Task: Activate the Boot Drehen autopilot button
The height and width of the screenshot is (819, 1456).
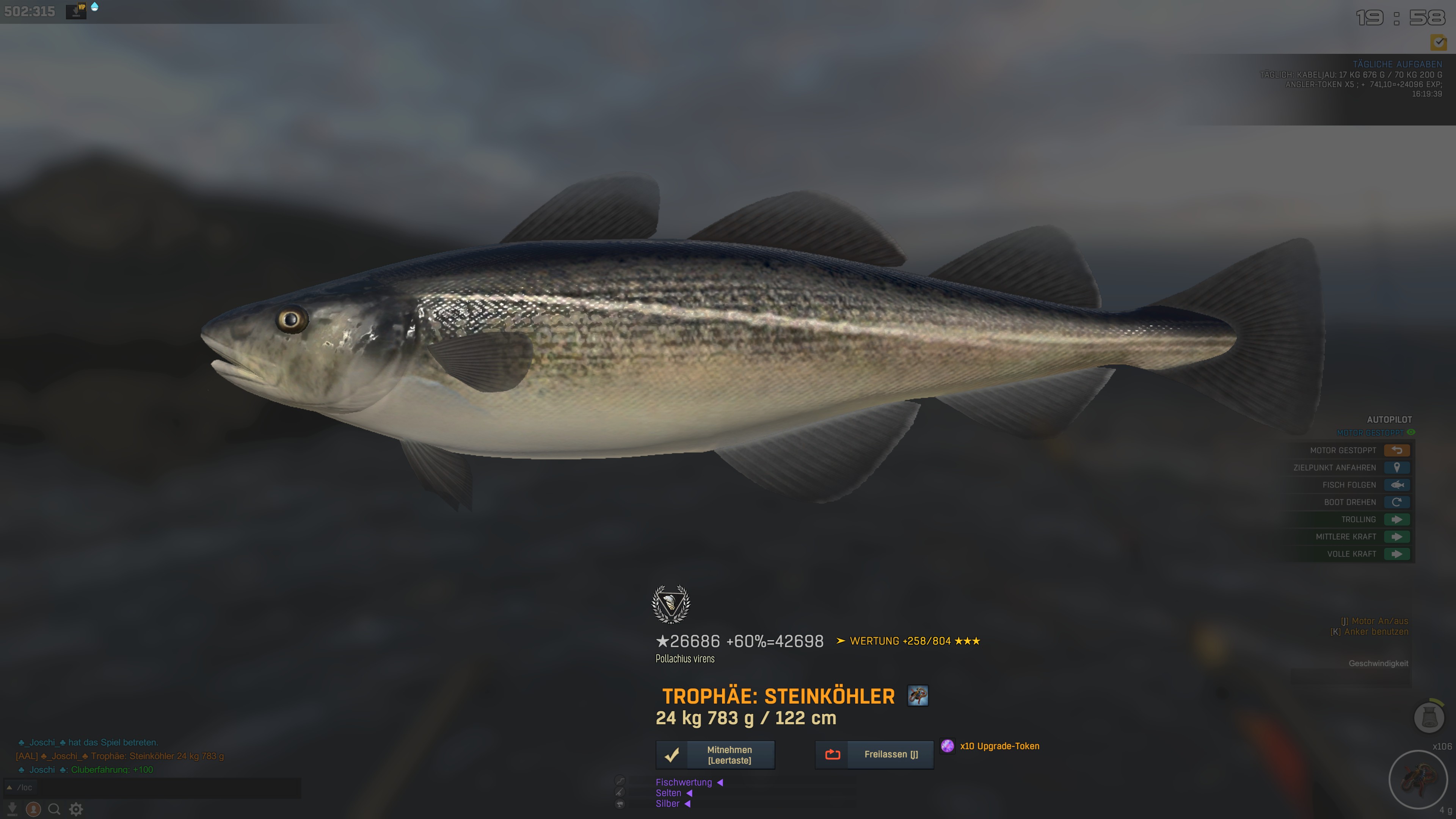Action: [x=1396, y=502]
